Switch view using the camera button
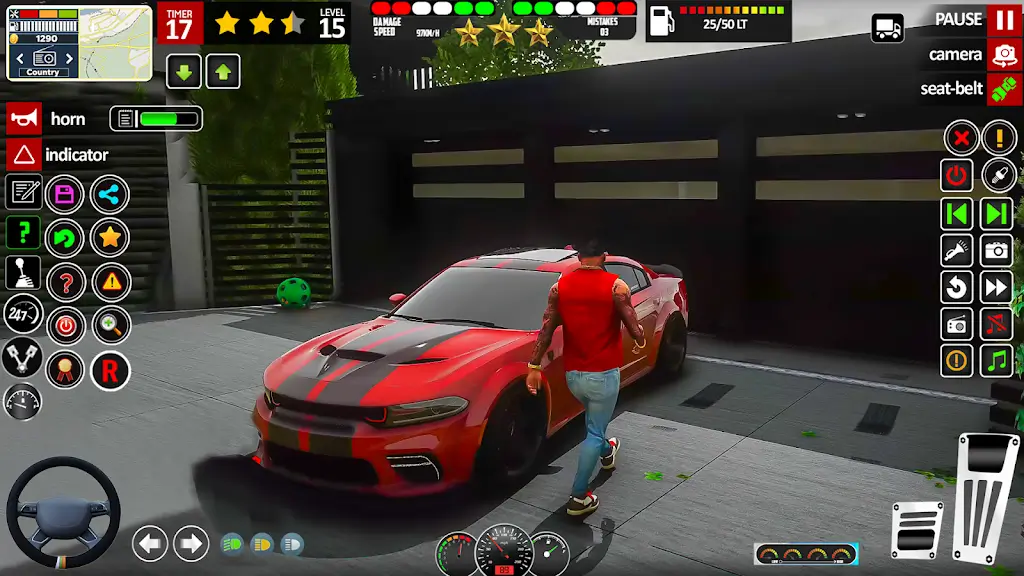1024x576 pixels. pyautogui.click(x=1004, y=54)
